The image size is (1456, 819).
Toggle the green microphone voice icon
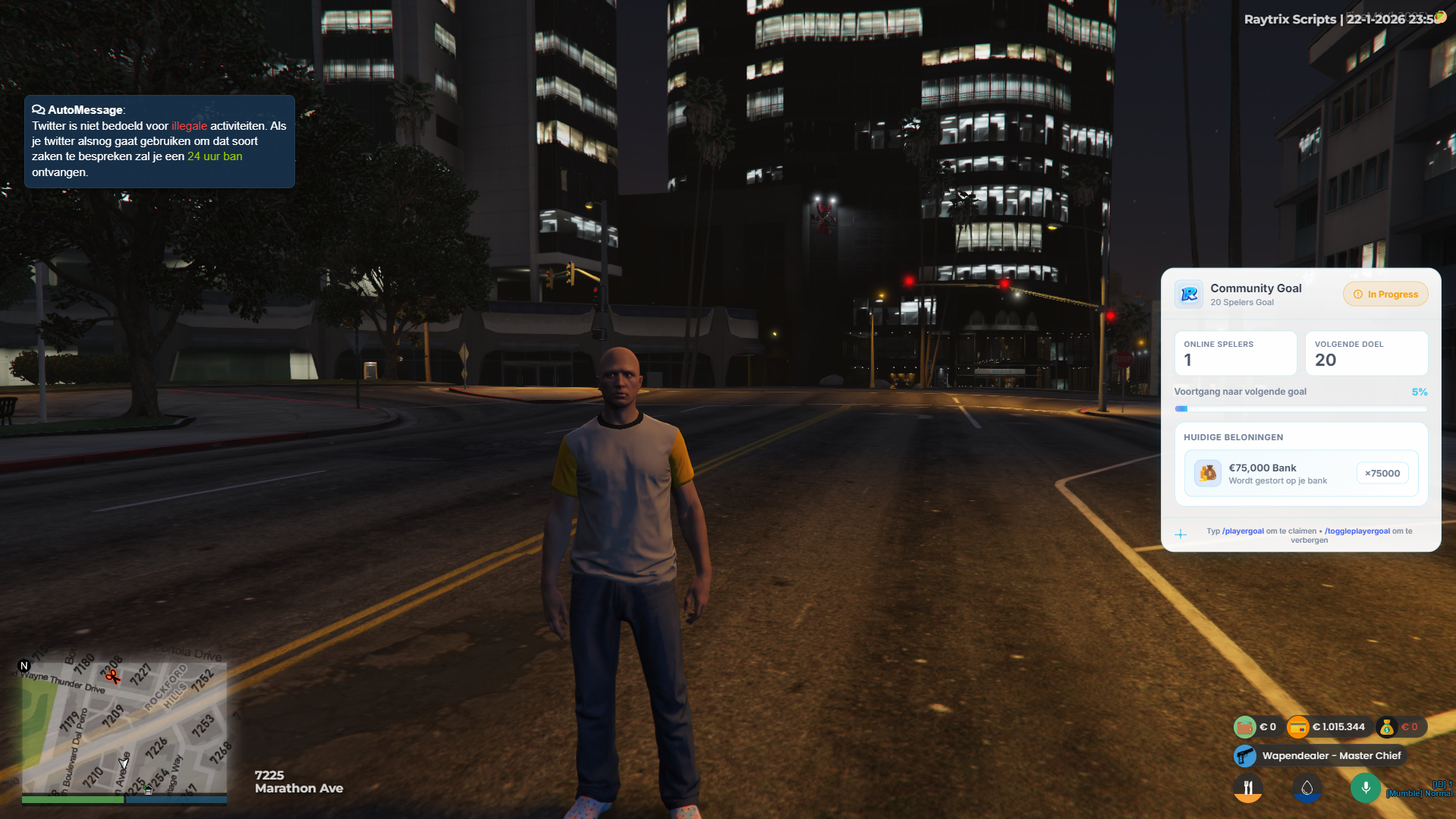pos(1365,788)
